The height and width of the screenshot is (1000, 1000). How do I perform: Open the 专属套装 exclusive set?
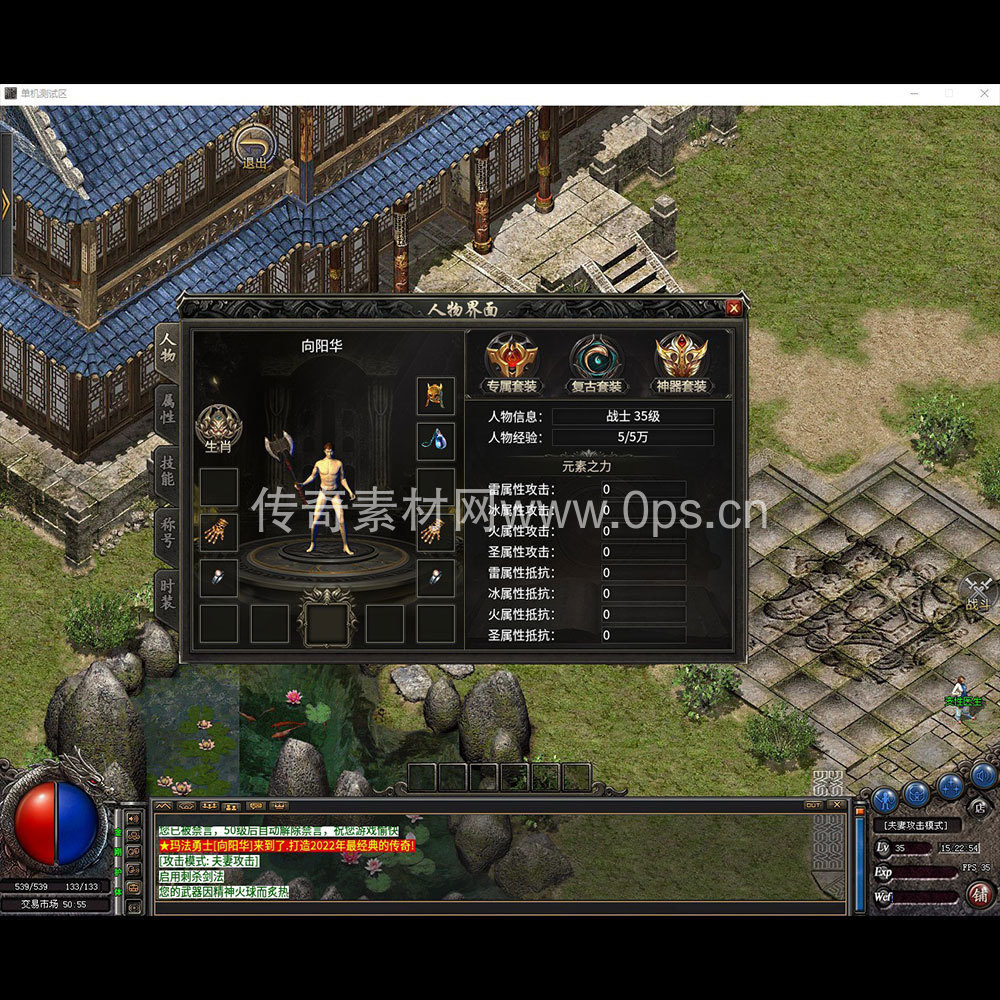click(x=512, y=363)
